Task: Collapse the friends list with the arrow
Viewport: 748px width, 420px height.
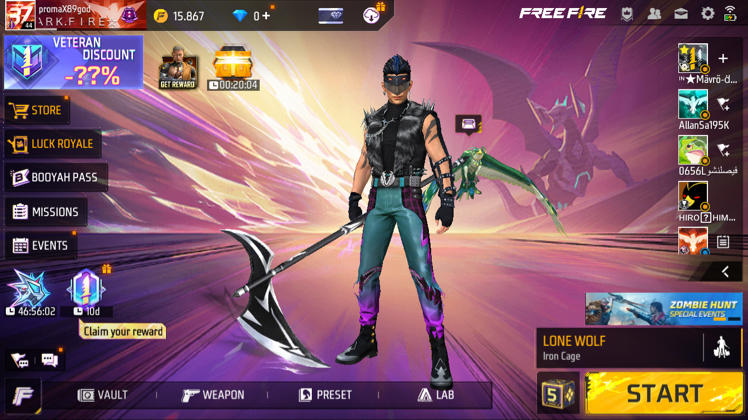Action: coord(725,271)
